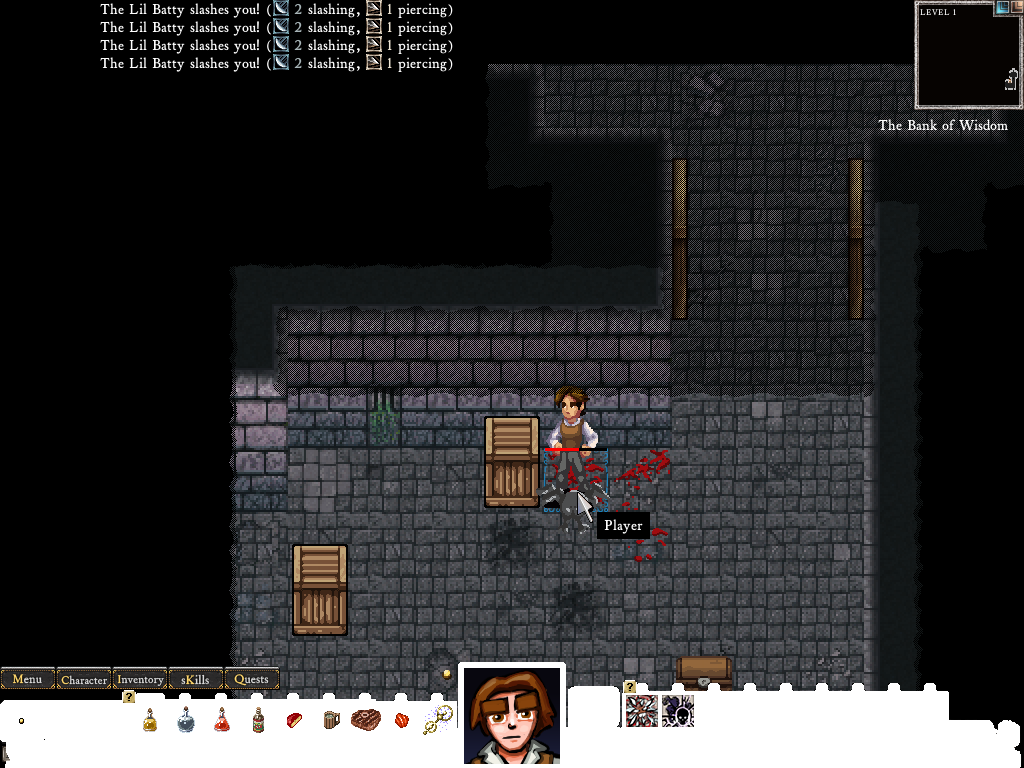Use the red meat chunk in slot 8
The height and width of the screenshot is (768, 1024).
pos(402,719)
